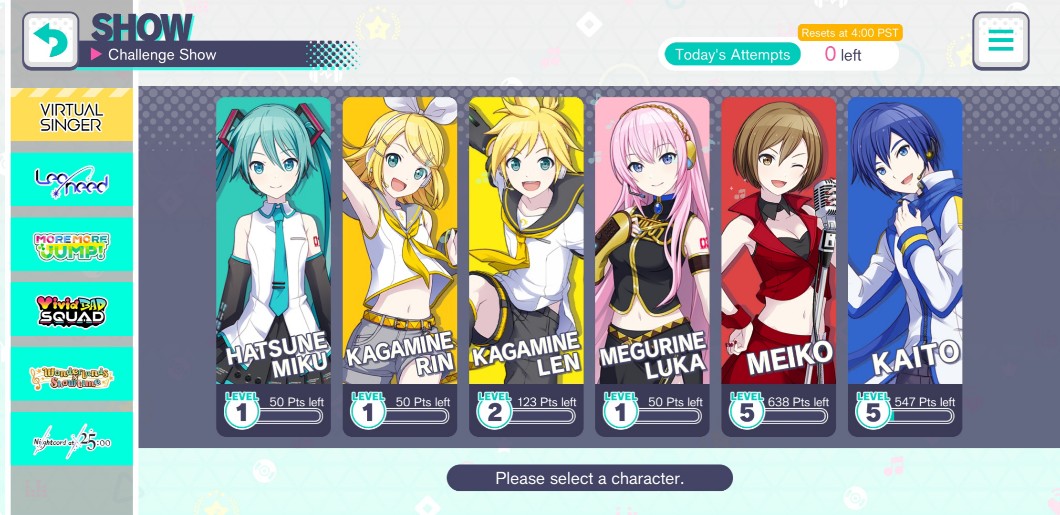
Task: Select the Leo/need group tab
Action: pyautogui.click(x=71, y=182)
